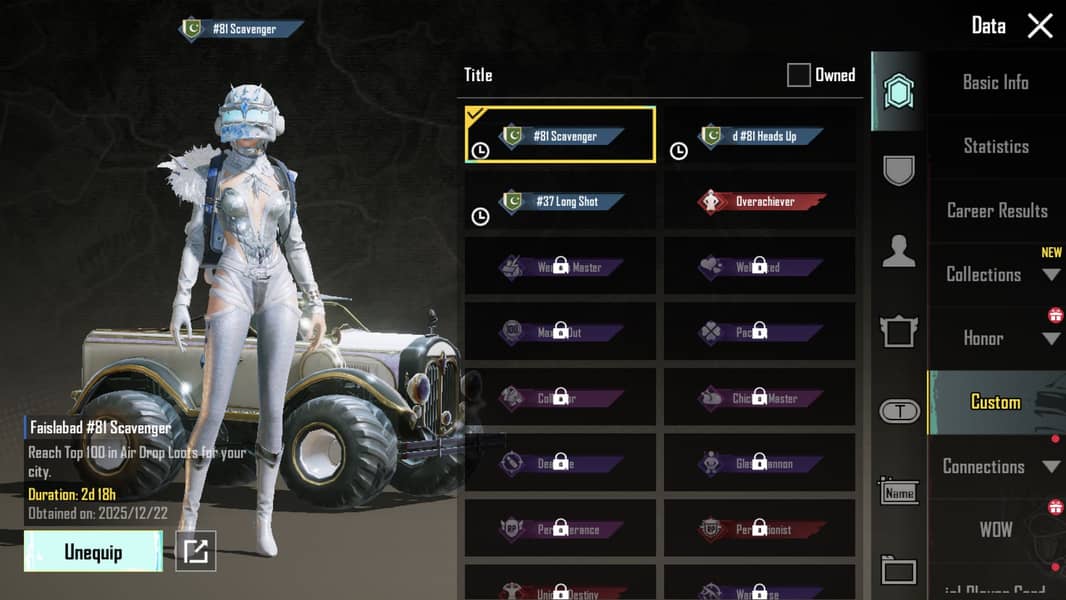
Task: Toggle the Owned checkbox
Action: click(x=798, y=75)
